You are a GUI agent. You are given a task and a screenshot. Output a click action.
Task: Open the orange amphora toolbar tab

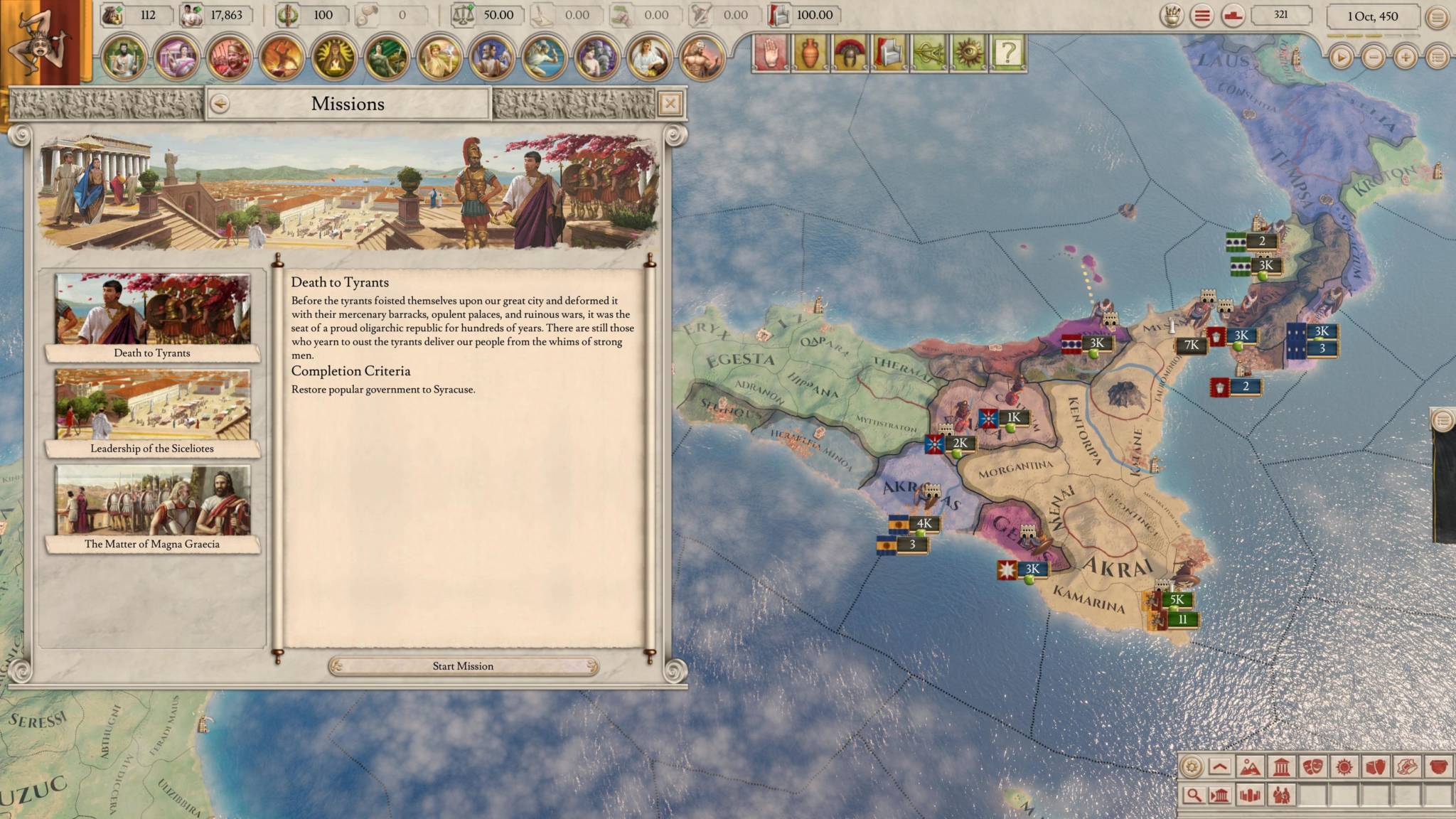810,53
